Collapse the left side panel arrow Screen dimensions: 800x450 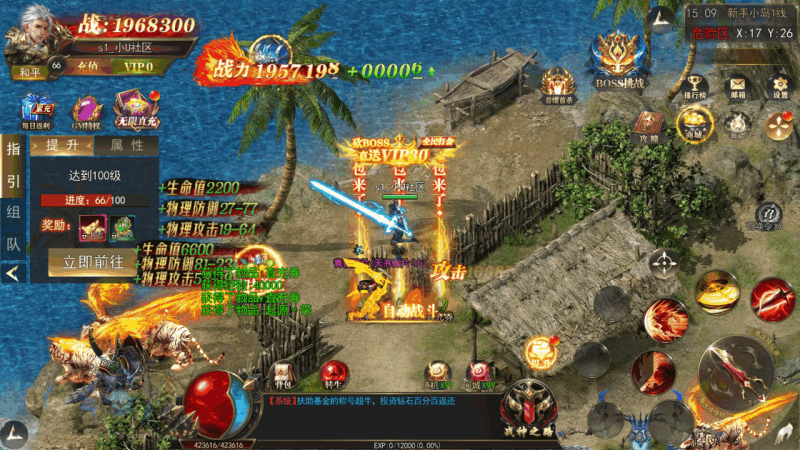click(x=14, y=271)
